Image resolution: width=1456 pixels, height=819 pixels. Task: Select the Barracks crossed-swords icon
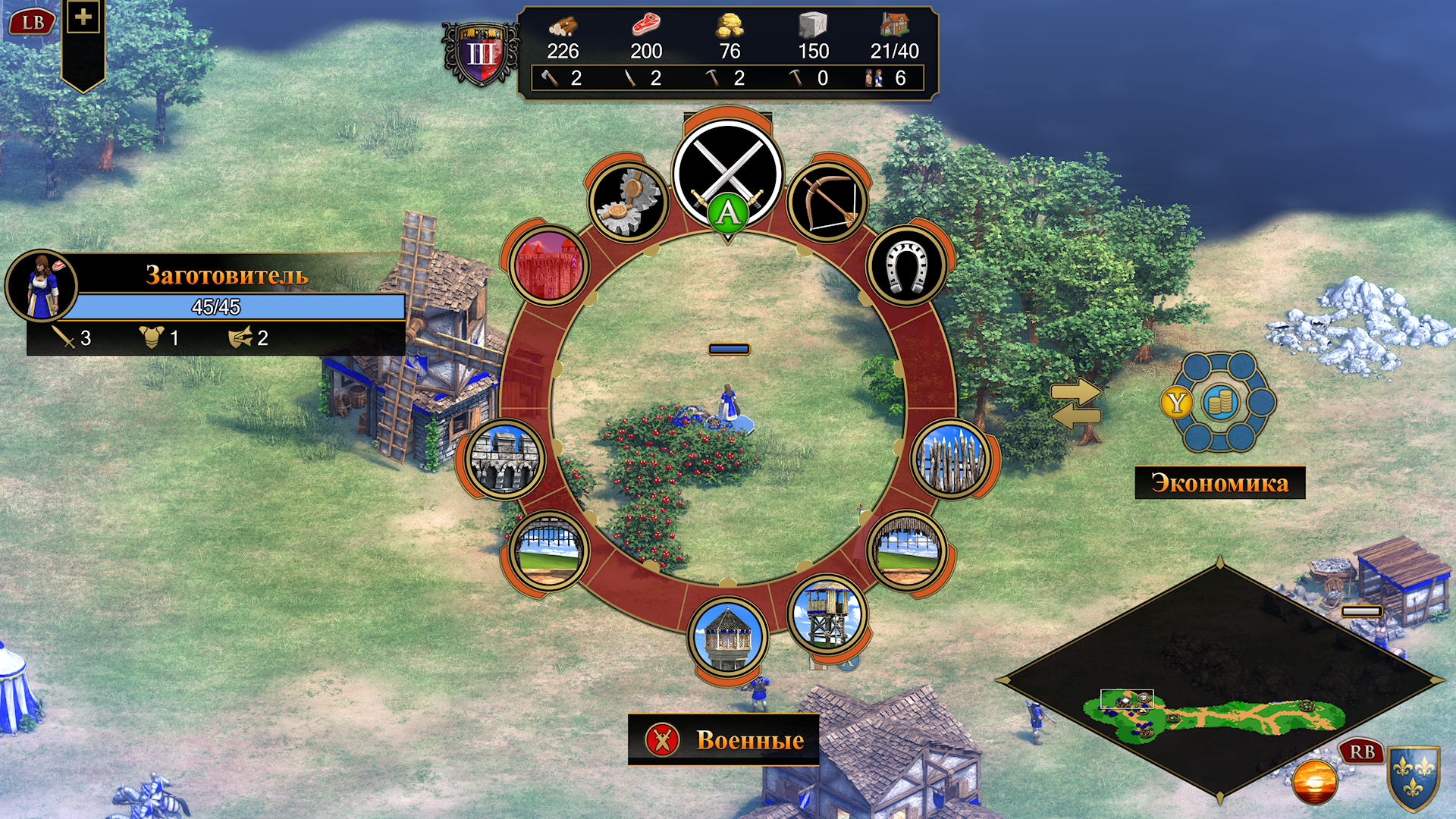pyautogui.click(x=727, y=173)
